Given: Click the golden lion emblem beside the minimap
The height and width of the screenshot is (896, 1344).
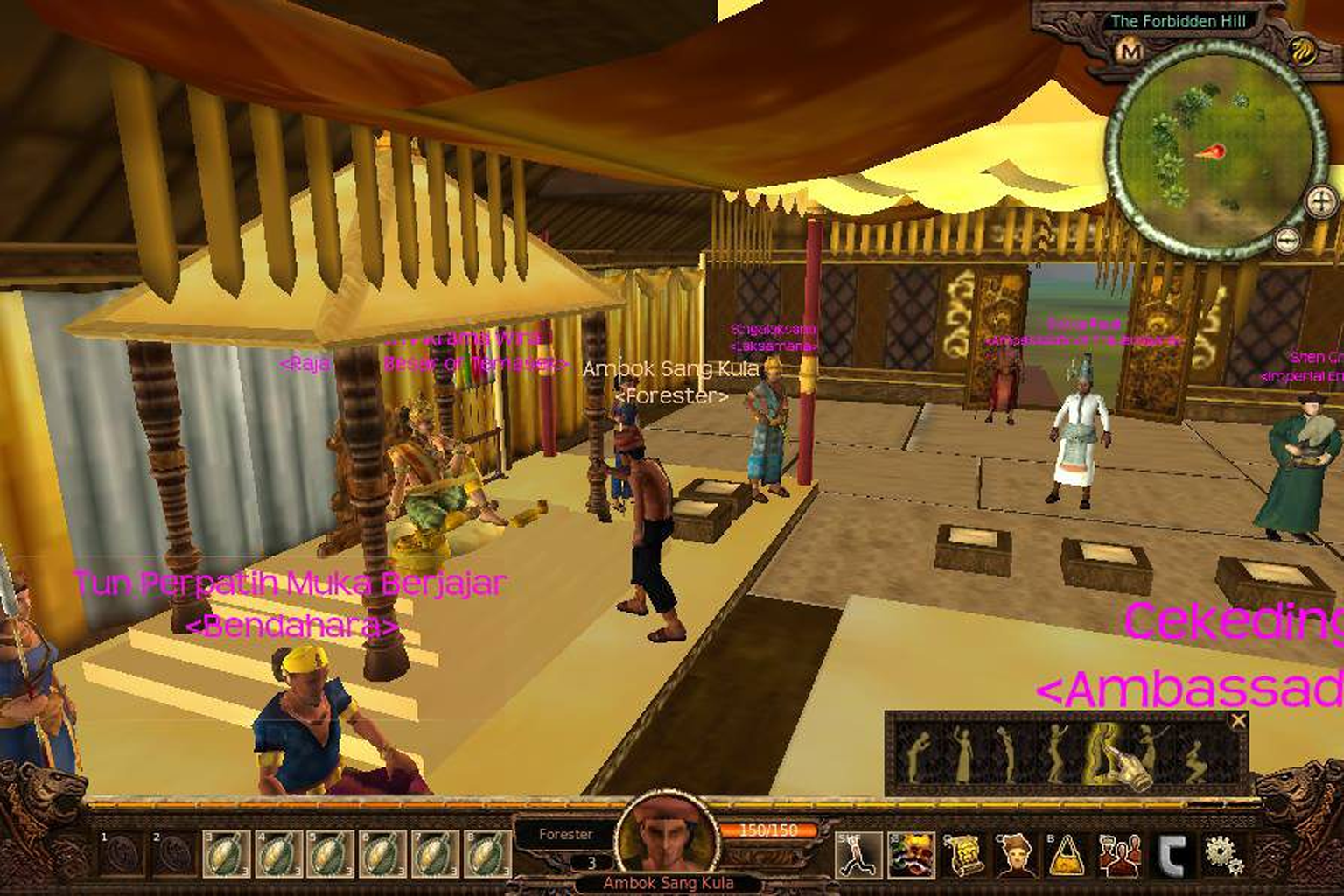Looking at the screenshot, I should (x=1305, y=52).
